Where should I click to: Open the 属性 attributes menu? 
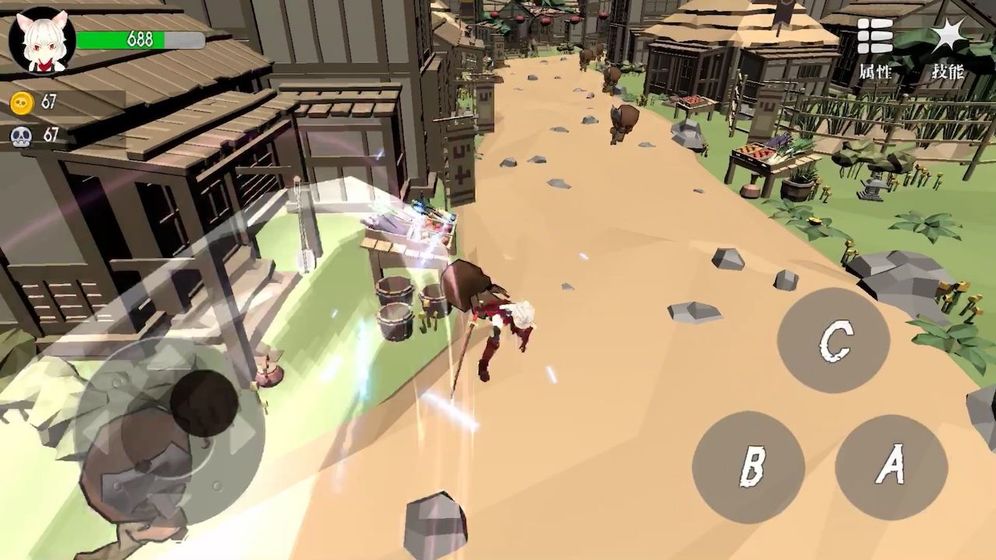(x=875, y=48)
